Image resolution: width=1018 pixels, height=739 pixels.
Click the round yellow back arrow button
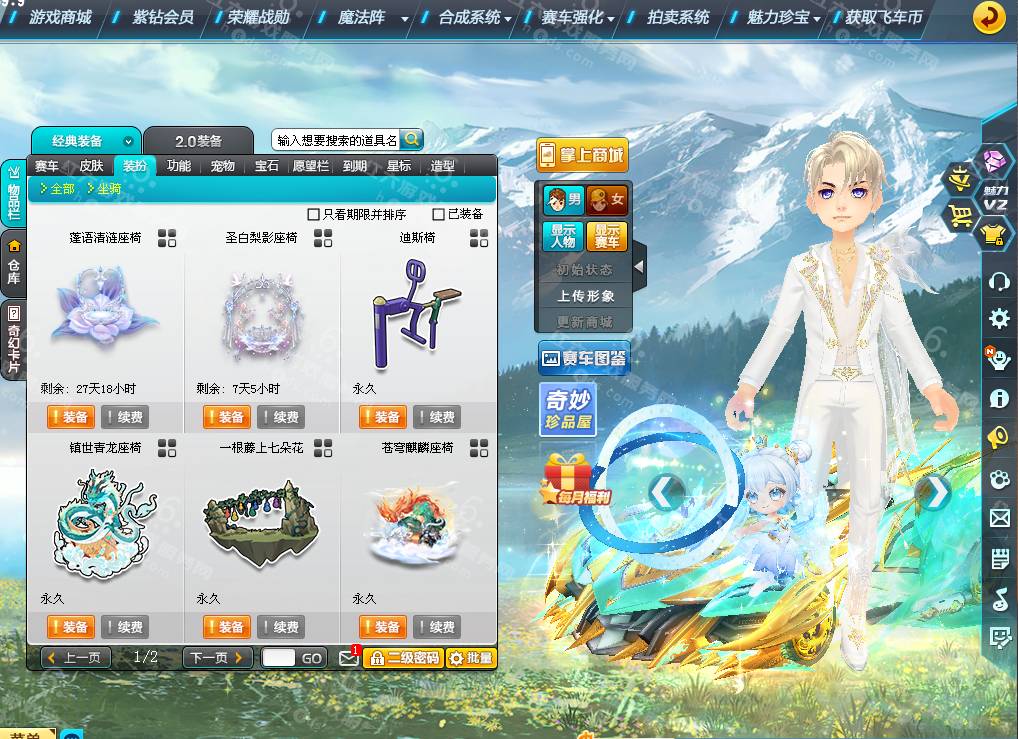(x=989, y=17)
